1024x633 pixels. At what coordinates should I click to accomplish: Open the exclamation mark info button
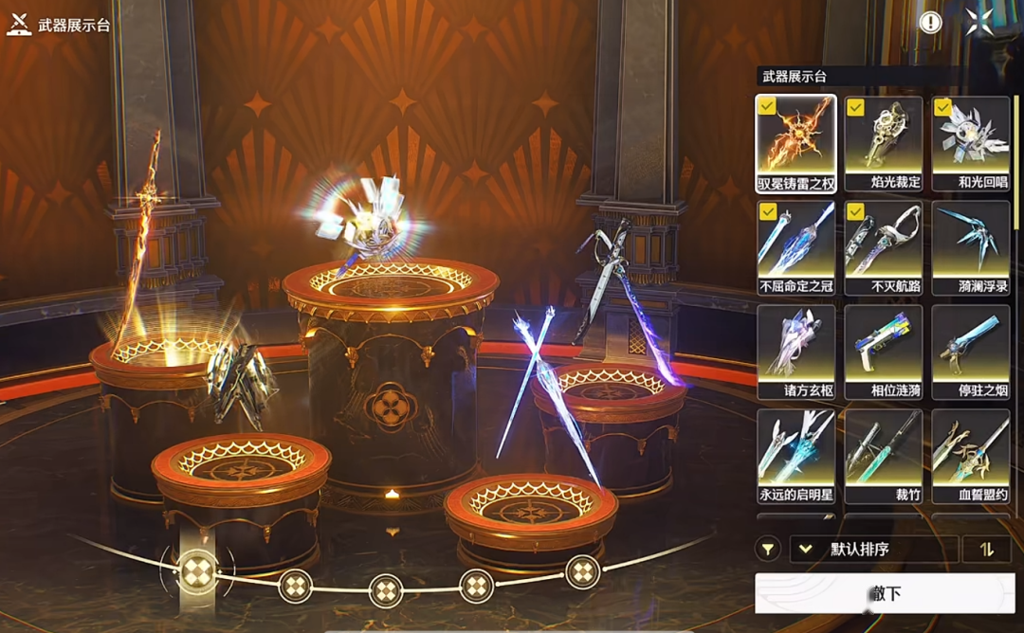(931, 22)
